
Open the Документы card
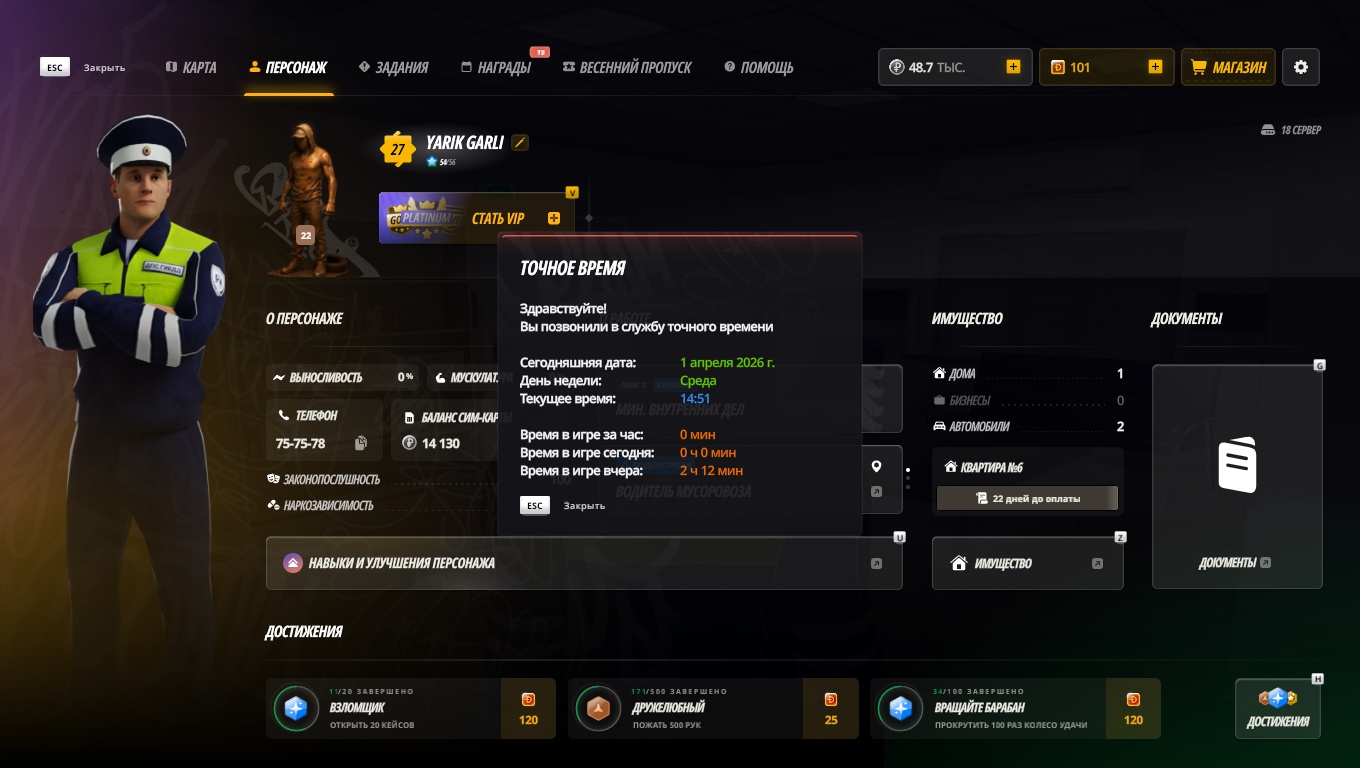point(1237,476)
